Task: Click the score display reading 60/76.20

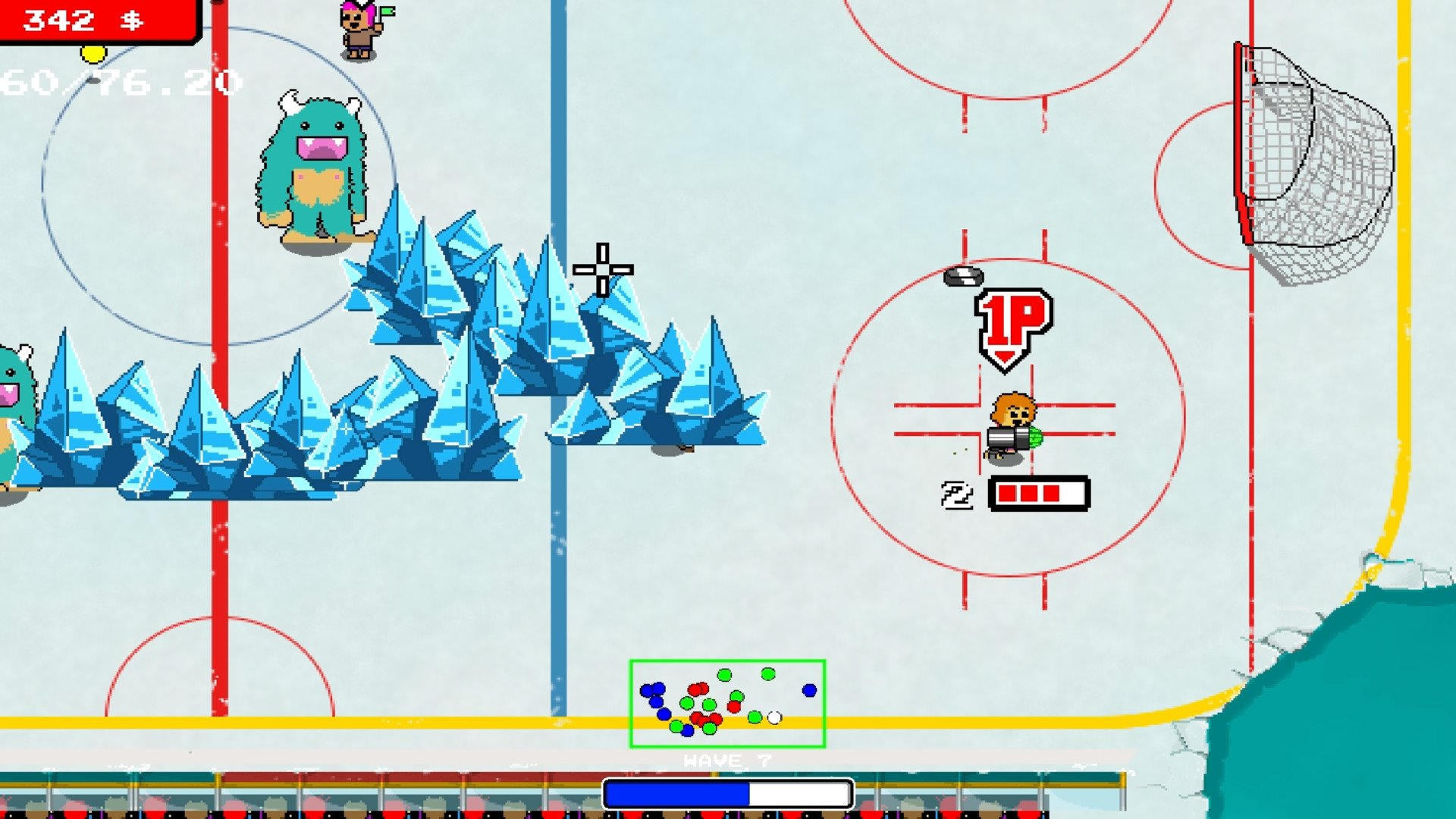Action: pos(114,80)
